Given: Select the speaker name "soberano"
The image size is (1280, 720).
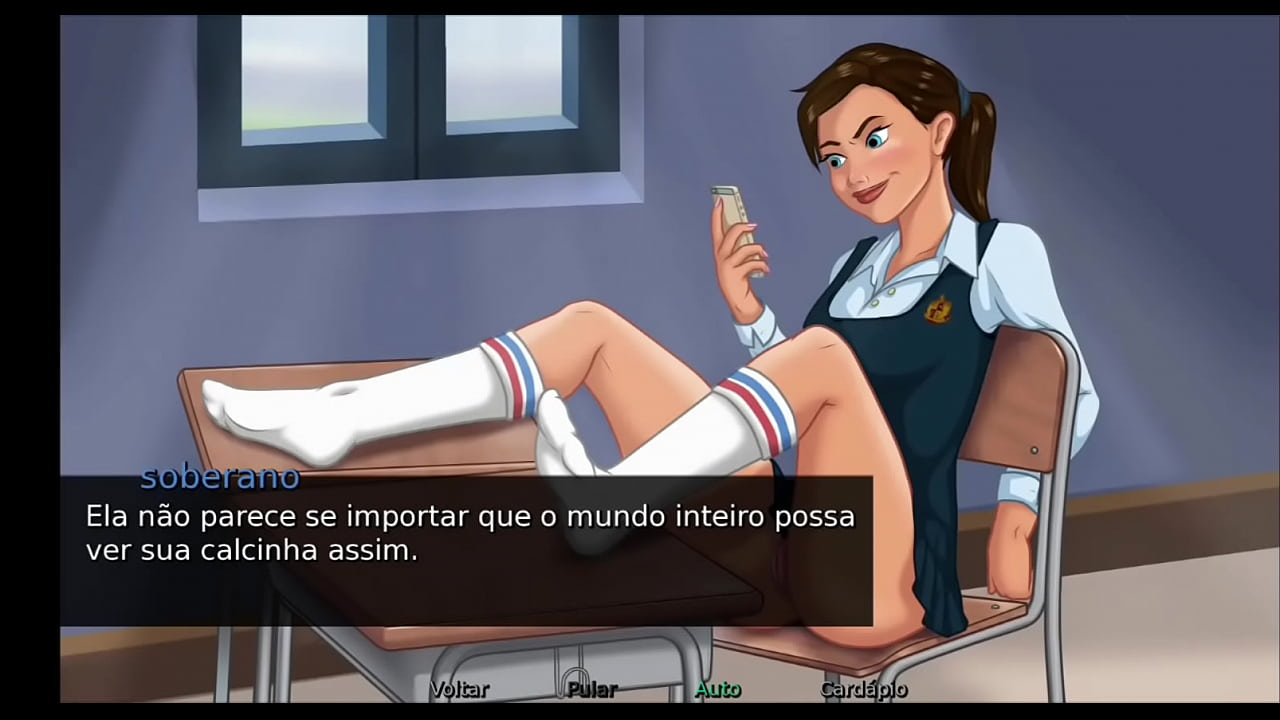Looking at the screenshot, I should point(219,477).
